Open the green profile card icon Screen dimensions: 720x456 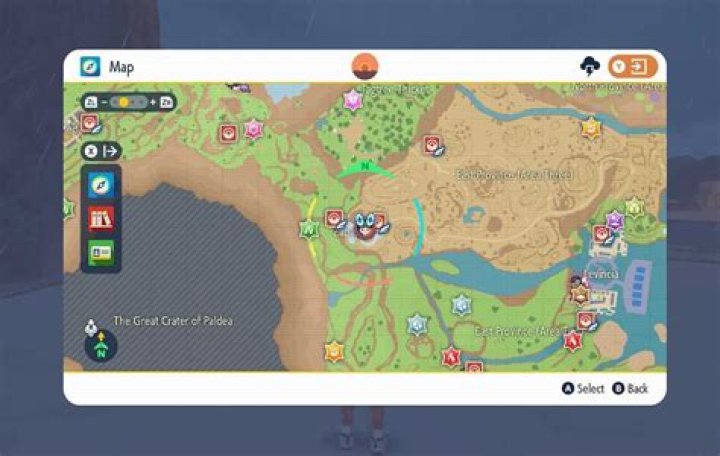pyautogui.click(x=101, y=252)
